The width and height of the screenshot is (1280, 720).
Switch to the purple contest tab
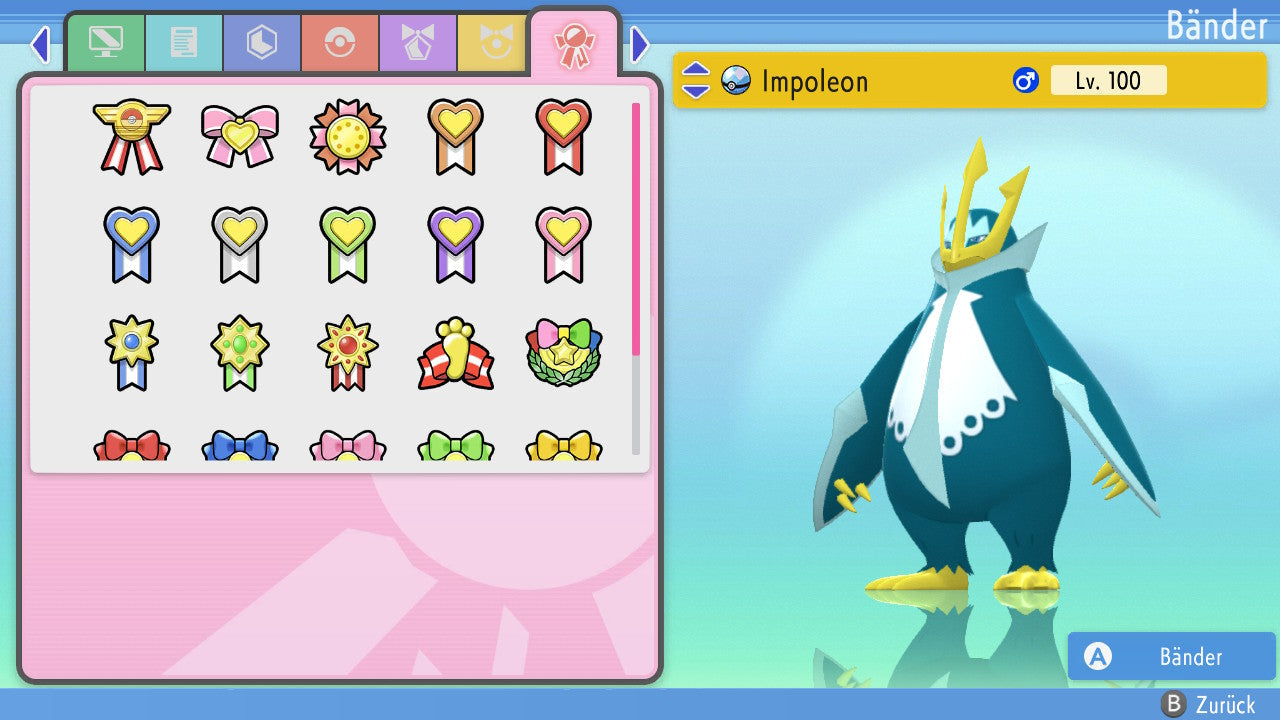click(x=418, y=43)
